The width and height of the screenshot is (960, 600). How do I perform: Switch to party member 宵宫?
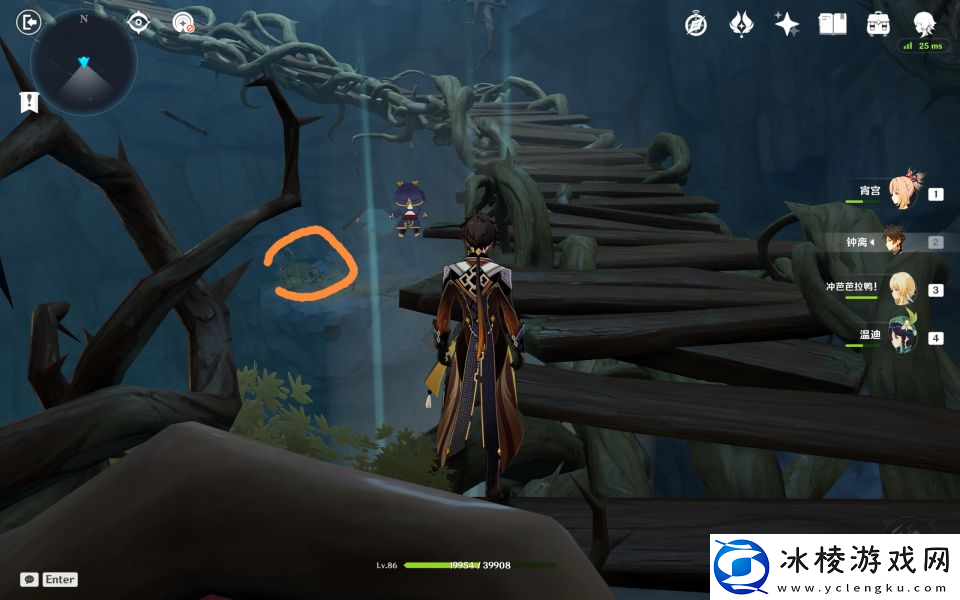902,192
